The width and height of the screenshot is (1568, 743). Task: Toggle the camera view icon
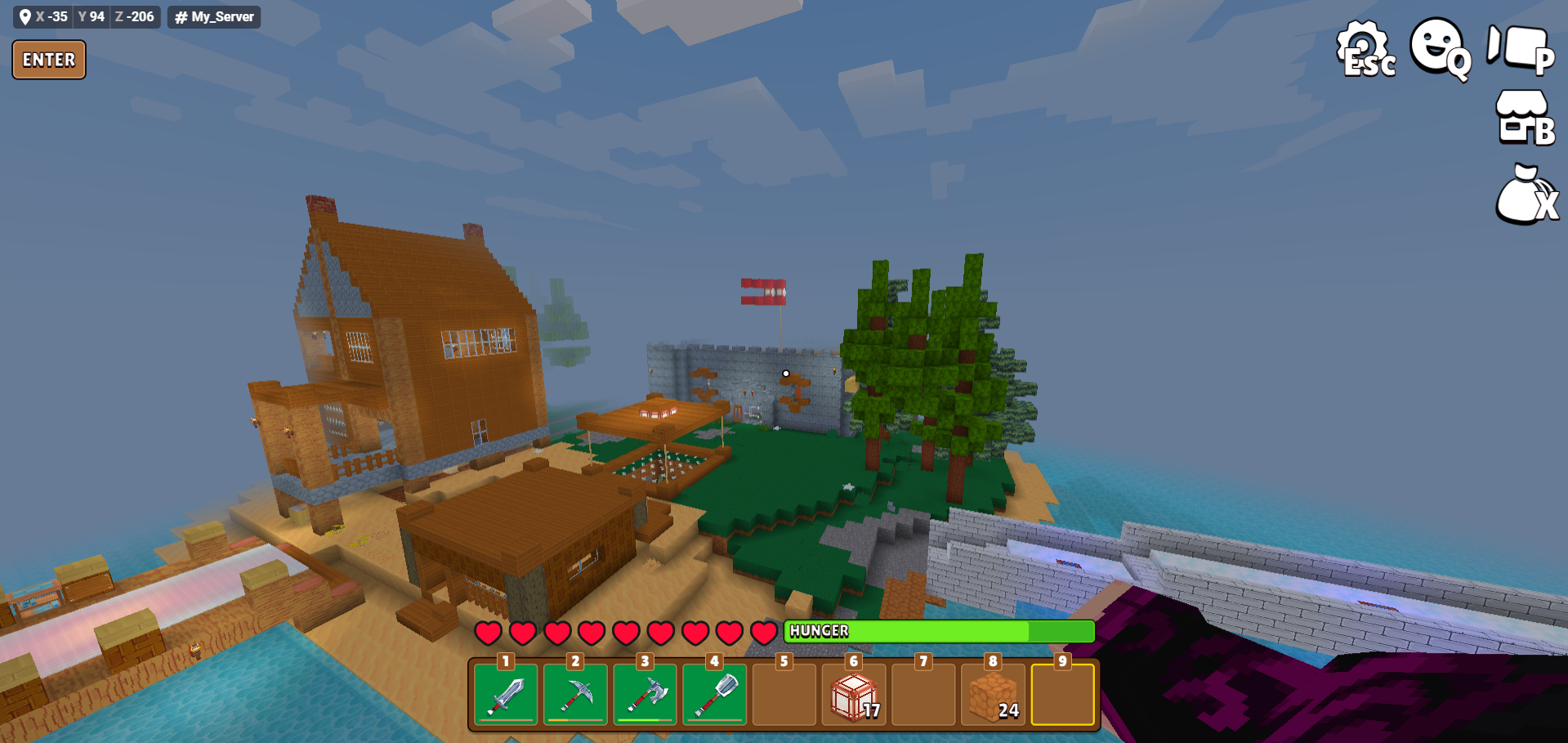pos(1519,48)
